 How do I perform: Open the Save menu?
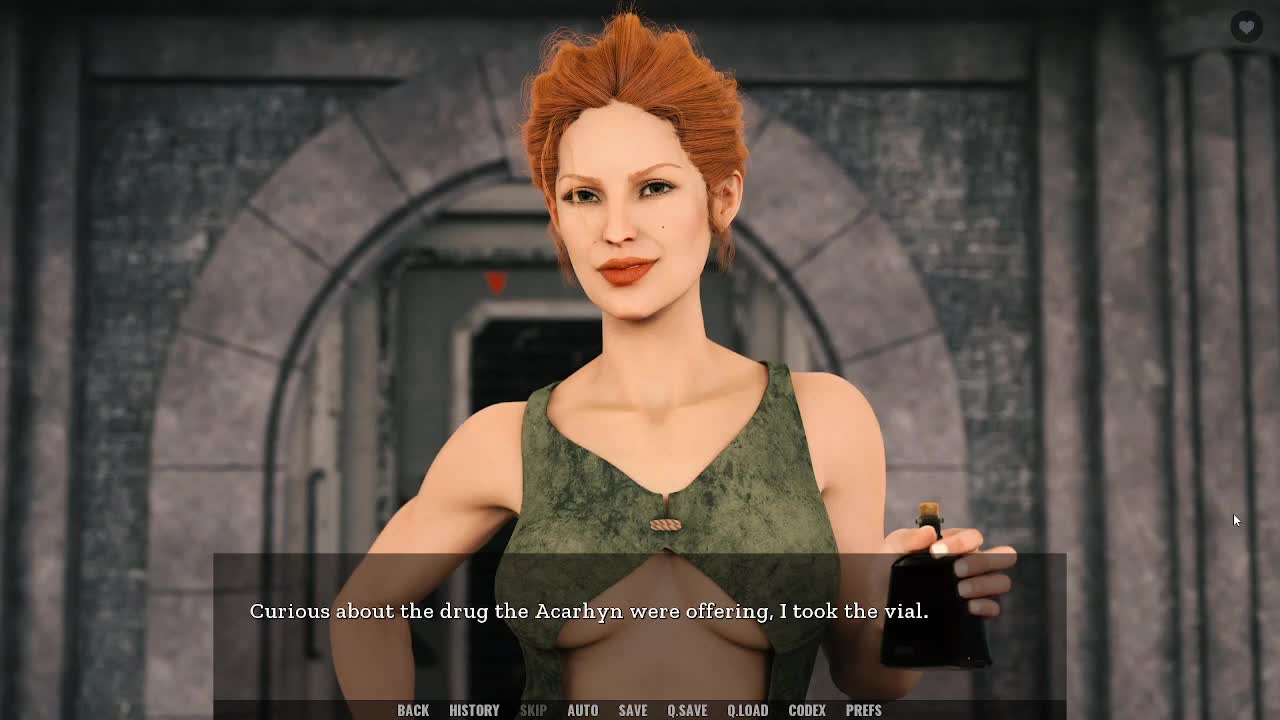pos(633,710)
